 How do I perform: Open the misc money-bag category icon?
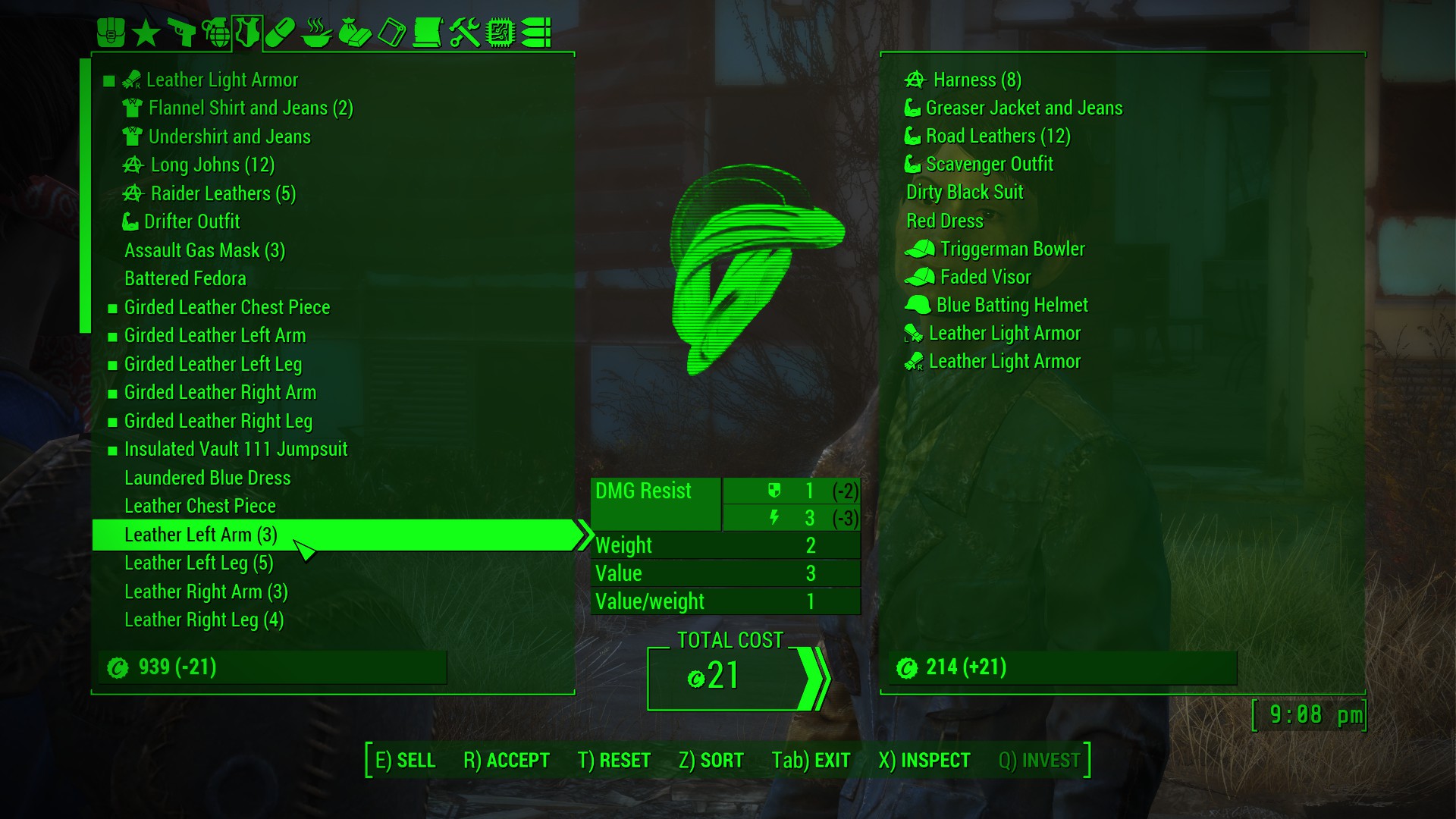[353, 33]
